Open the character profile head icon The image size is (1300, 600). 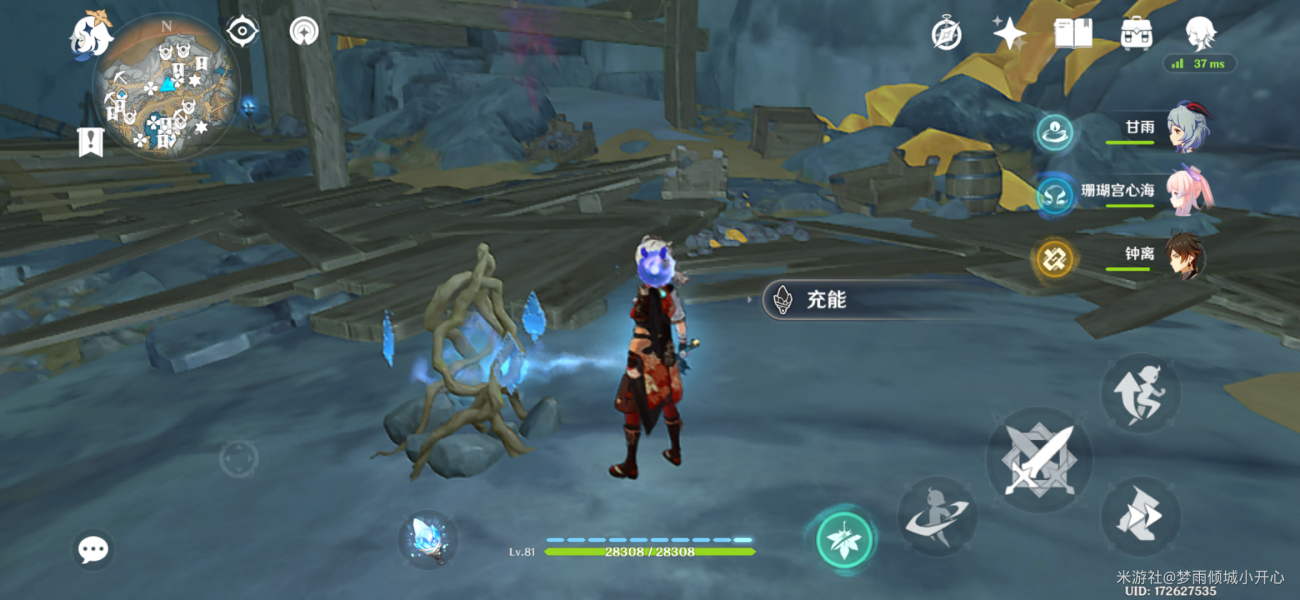tap(1199, 34)
